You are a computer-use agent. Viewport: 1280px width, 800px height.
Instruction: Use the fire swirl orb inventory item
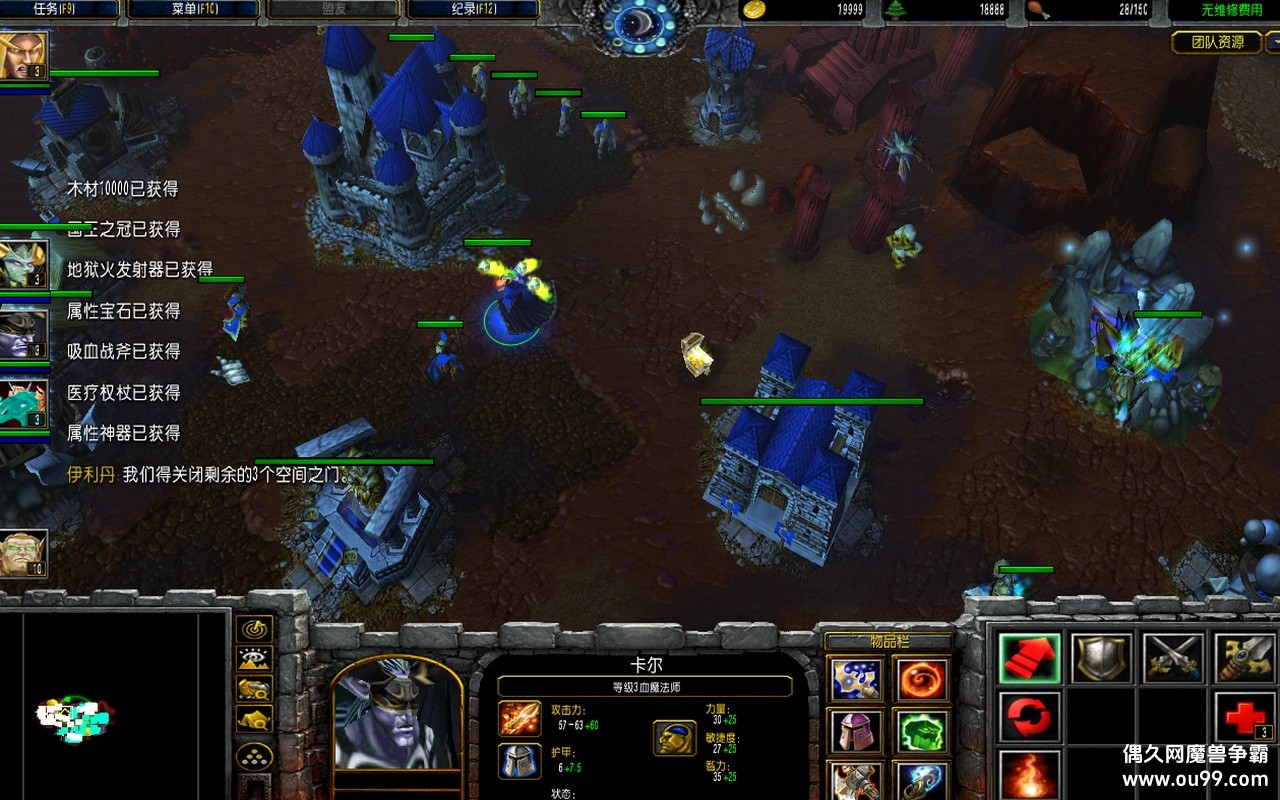coord(922,681)
